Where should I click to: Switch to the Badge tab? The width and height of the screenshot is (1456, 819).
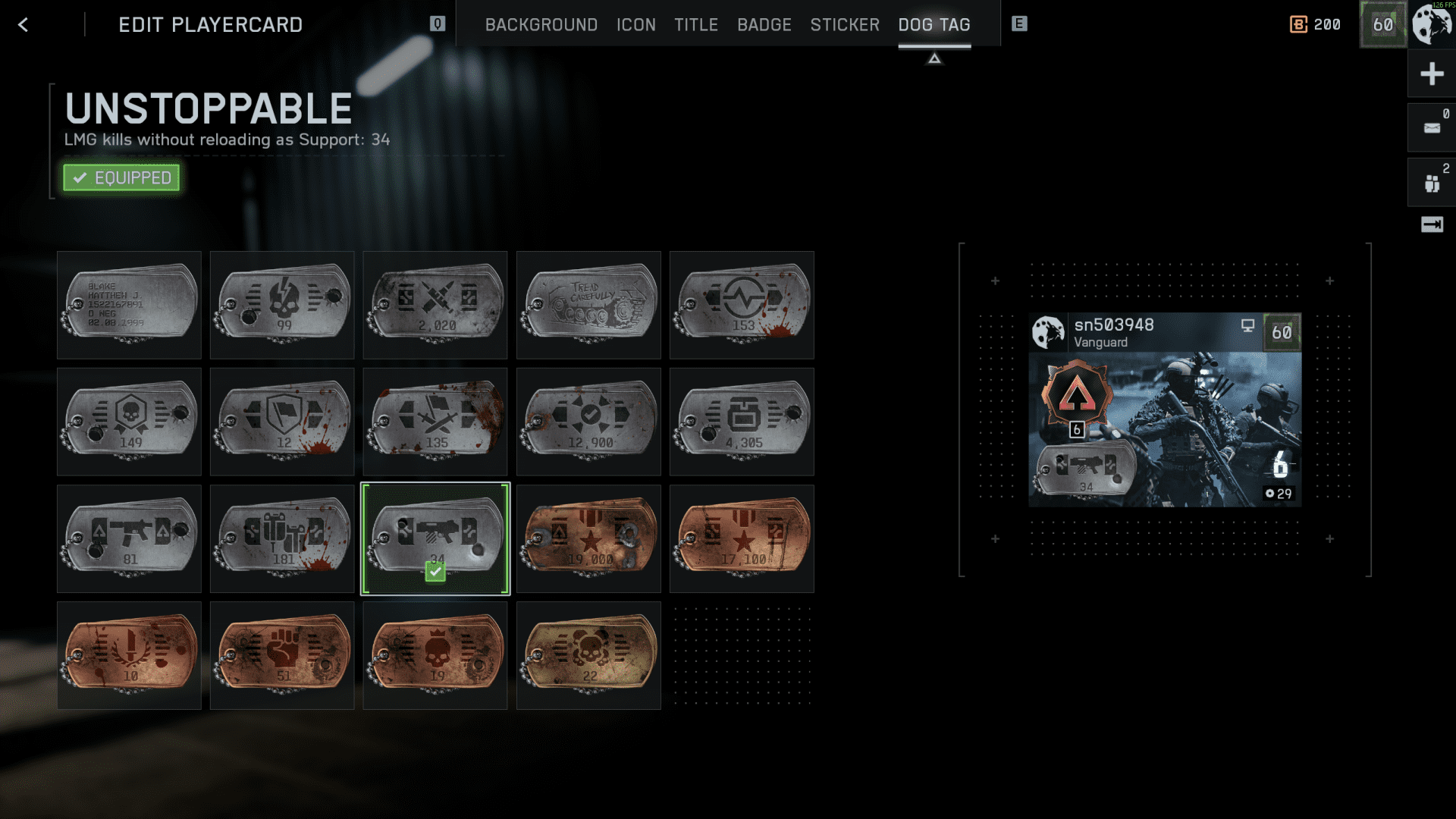pyautogui.click(x=764, y=25)
